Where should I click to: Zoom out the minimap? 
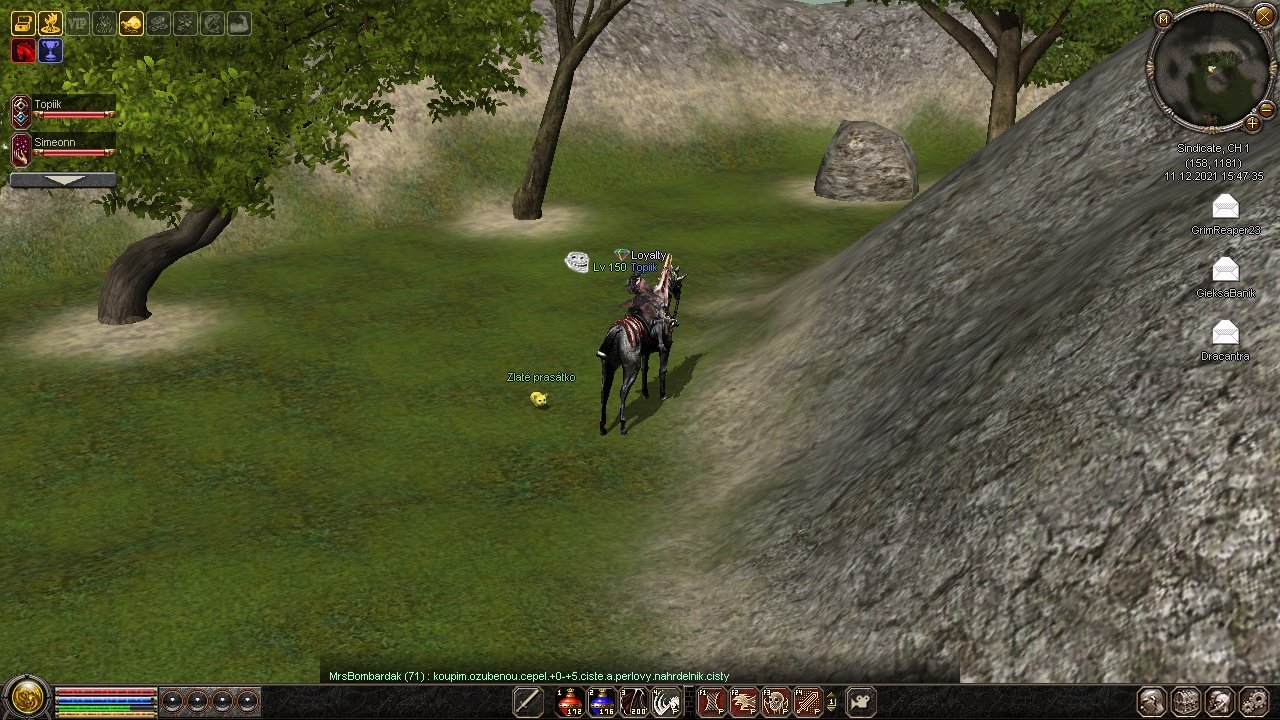(x=1266, y=109)
